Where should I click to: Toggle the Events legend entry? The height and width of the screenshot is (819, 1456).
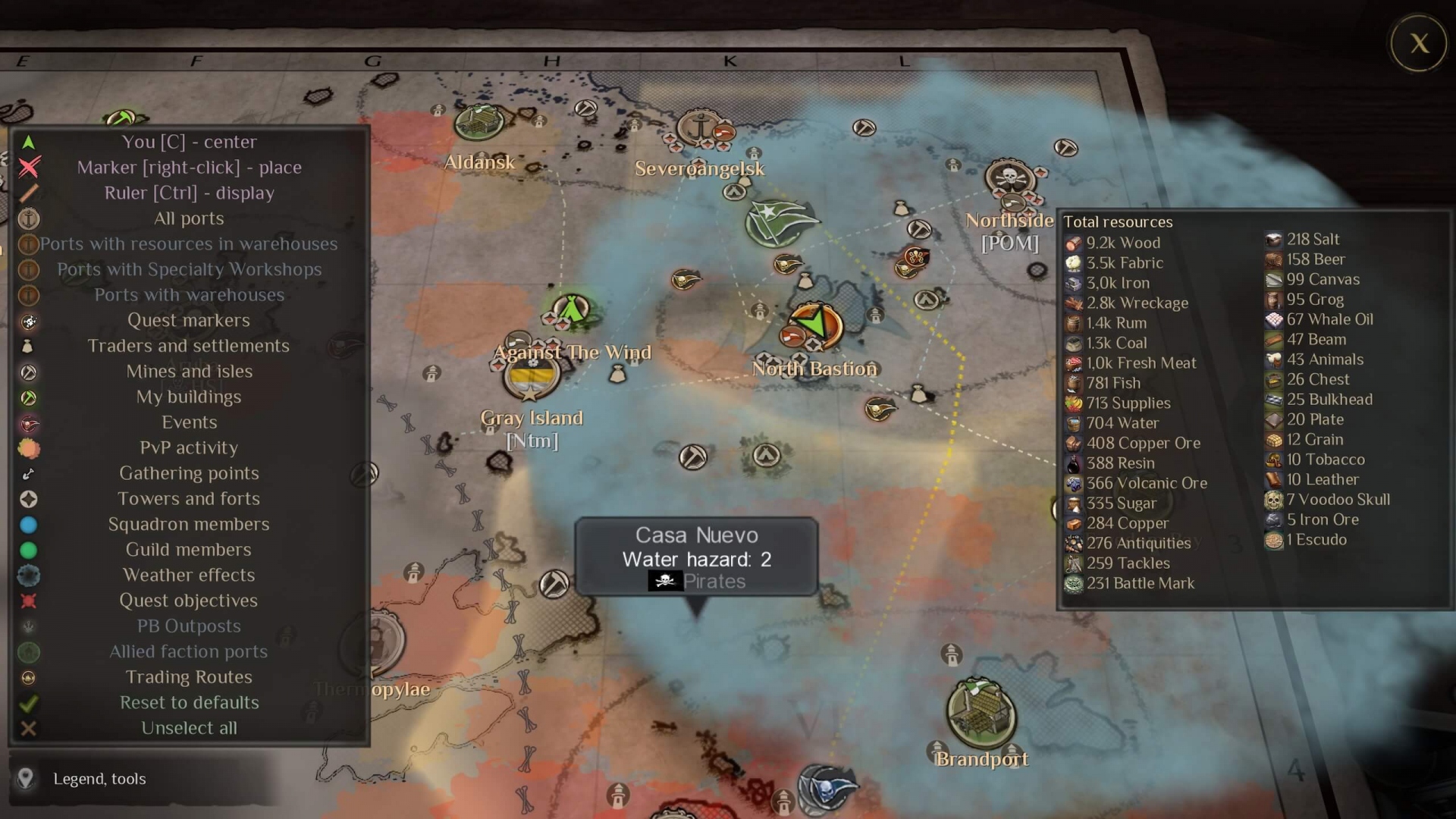coord(189,422)
